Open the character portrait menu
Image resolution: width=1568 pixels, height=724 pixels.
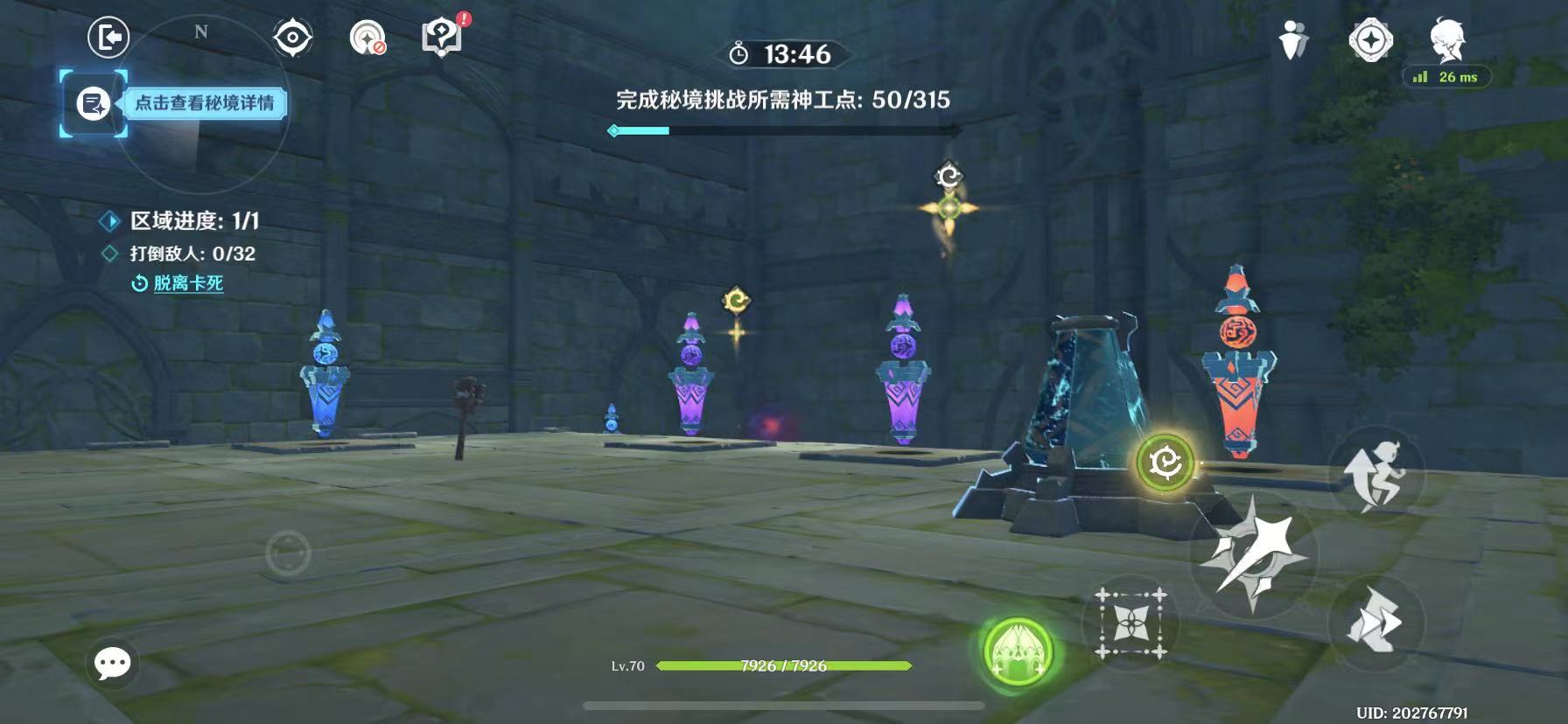[x=1447, y=40]
